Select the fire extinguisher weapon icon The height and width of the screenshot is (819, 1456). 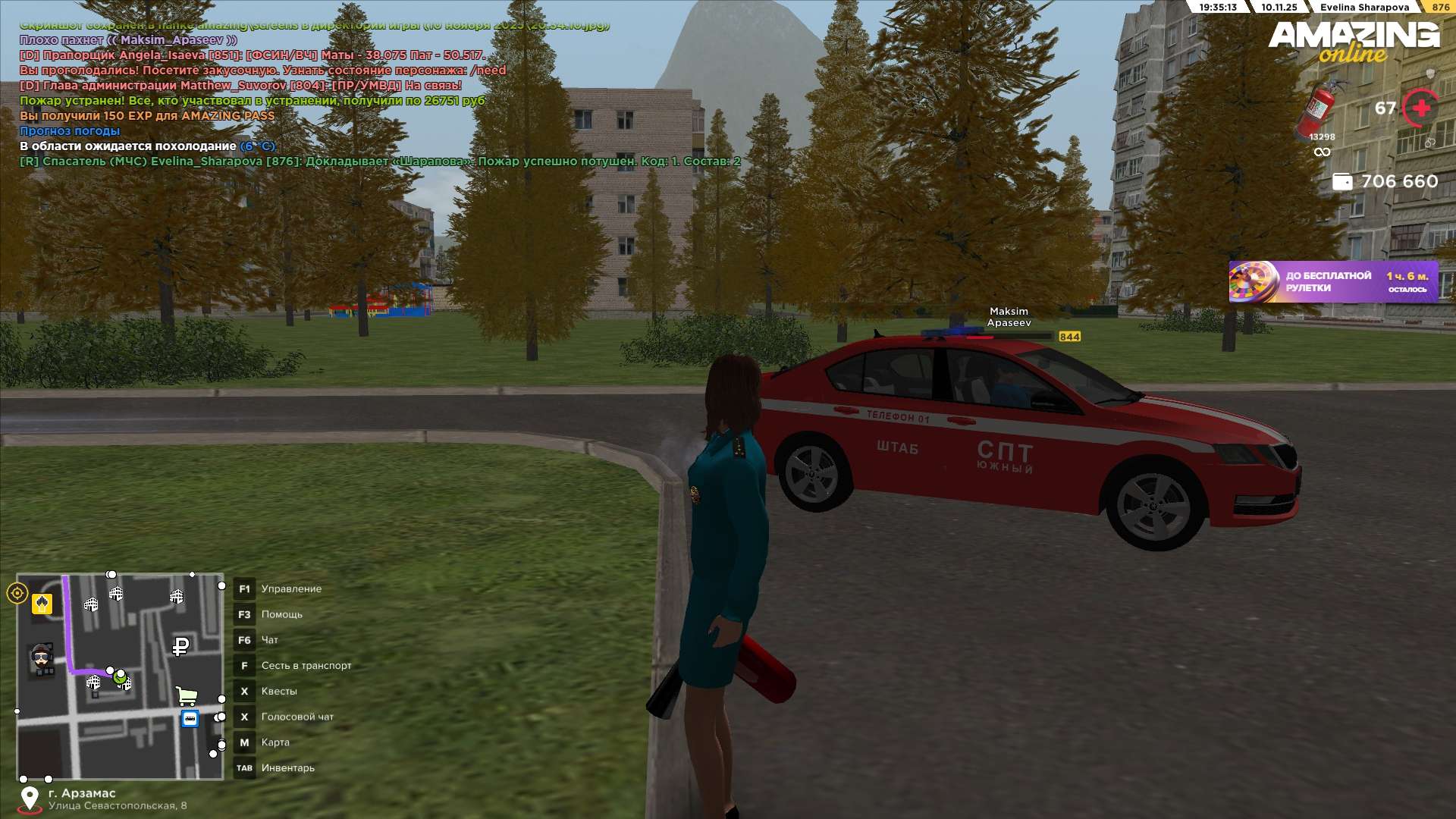pos(1319,108)
